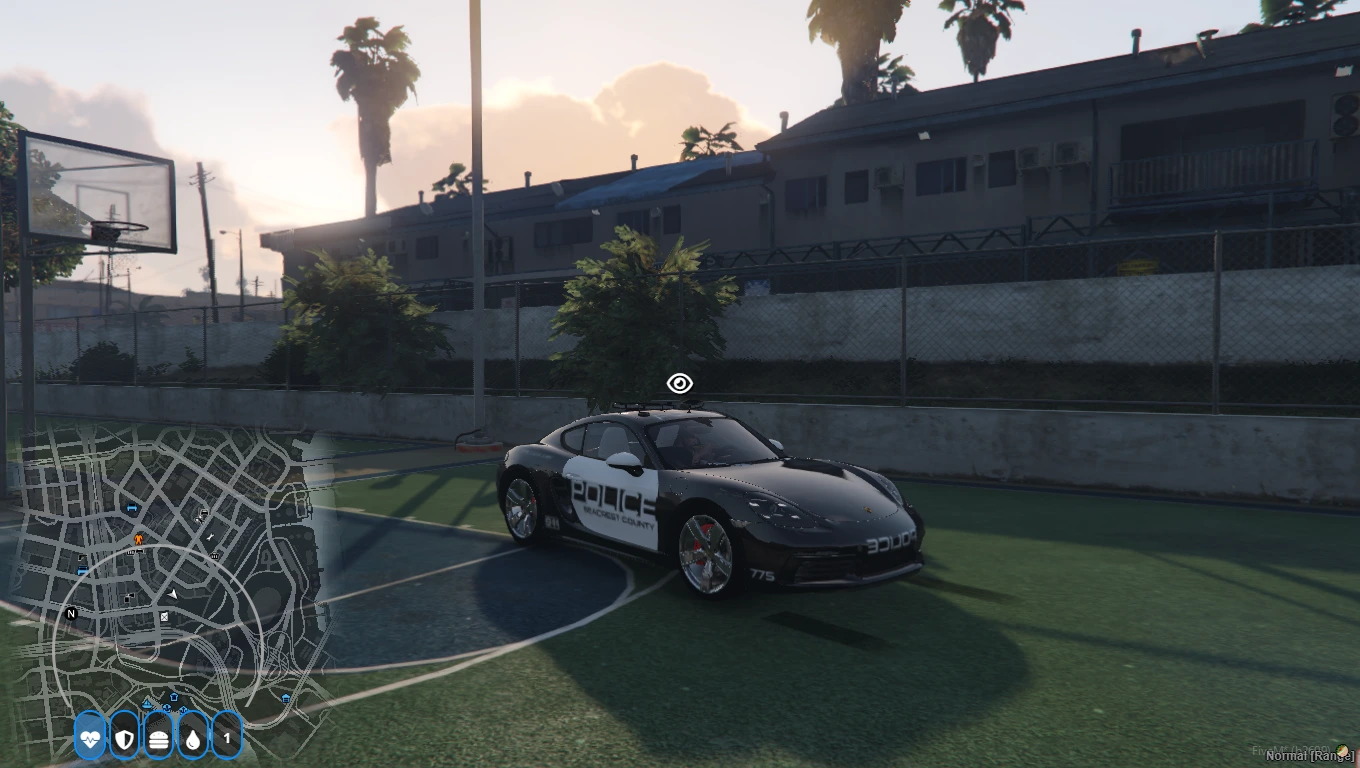
Task: Click the water drop thirst icon
Action: point(193,739)
